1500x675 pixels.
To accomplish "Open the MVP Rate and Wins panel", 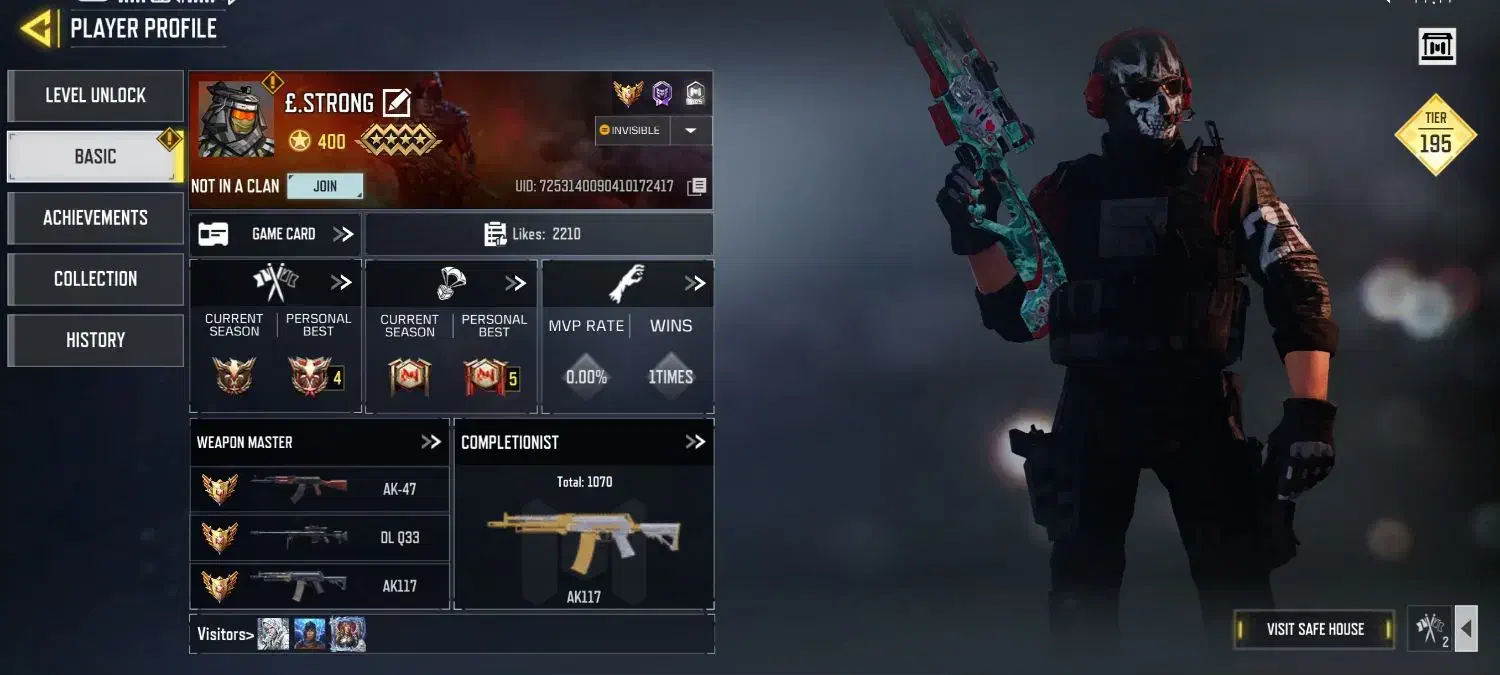I will coord(695,284).
